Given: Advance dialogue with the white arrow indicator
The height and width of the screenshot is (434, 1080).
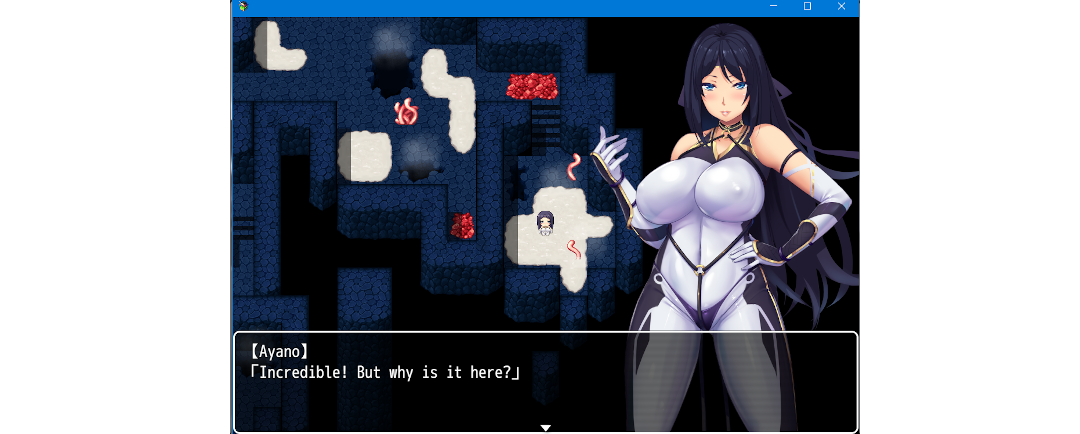Looking at the screenshot, I should pos(545,427).
